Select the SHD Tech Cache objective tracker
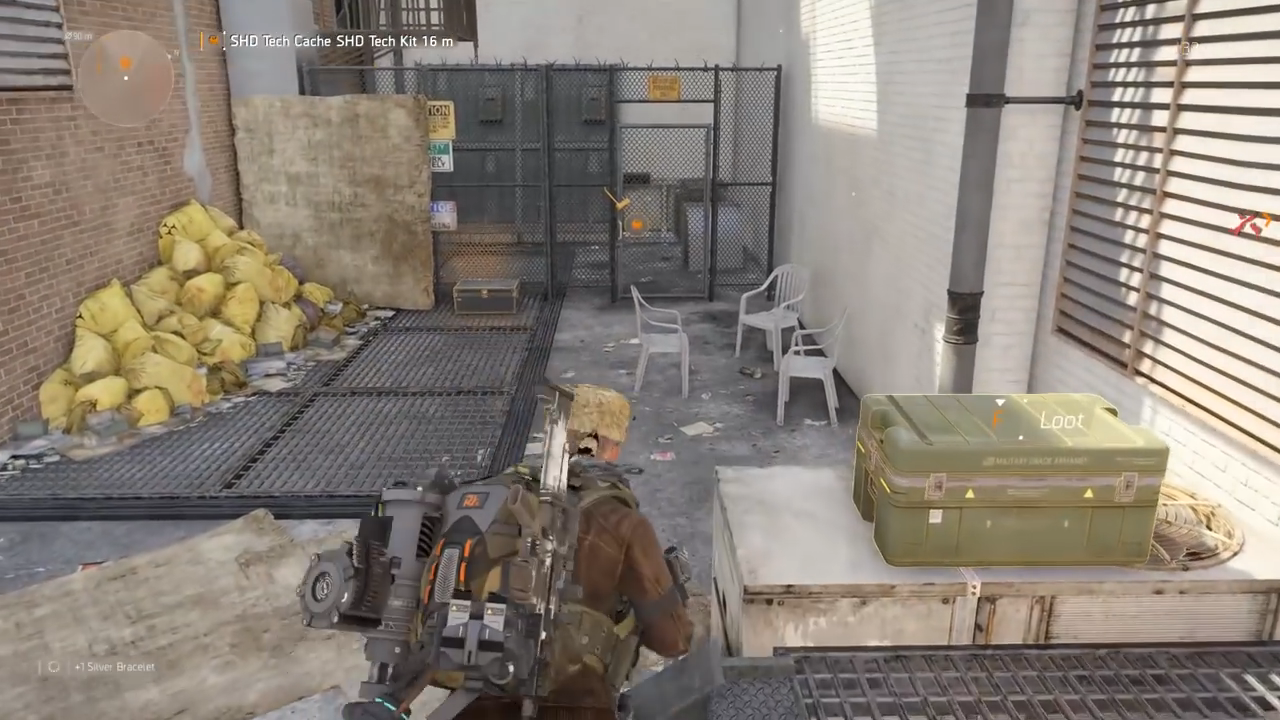1280x720 pixels. click(x=331, y=41)
